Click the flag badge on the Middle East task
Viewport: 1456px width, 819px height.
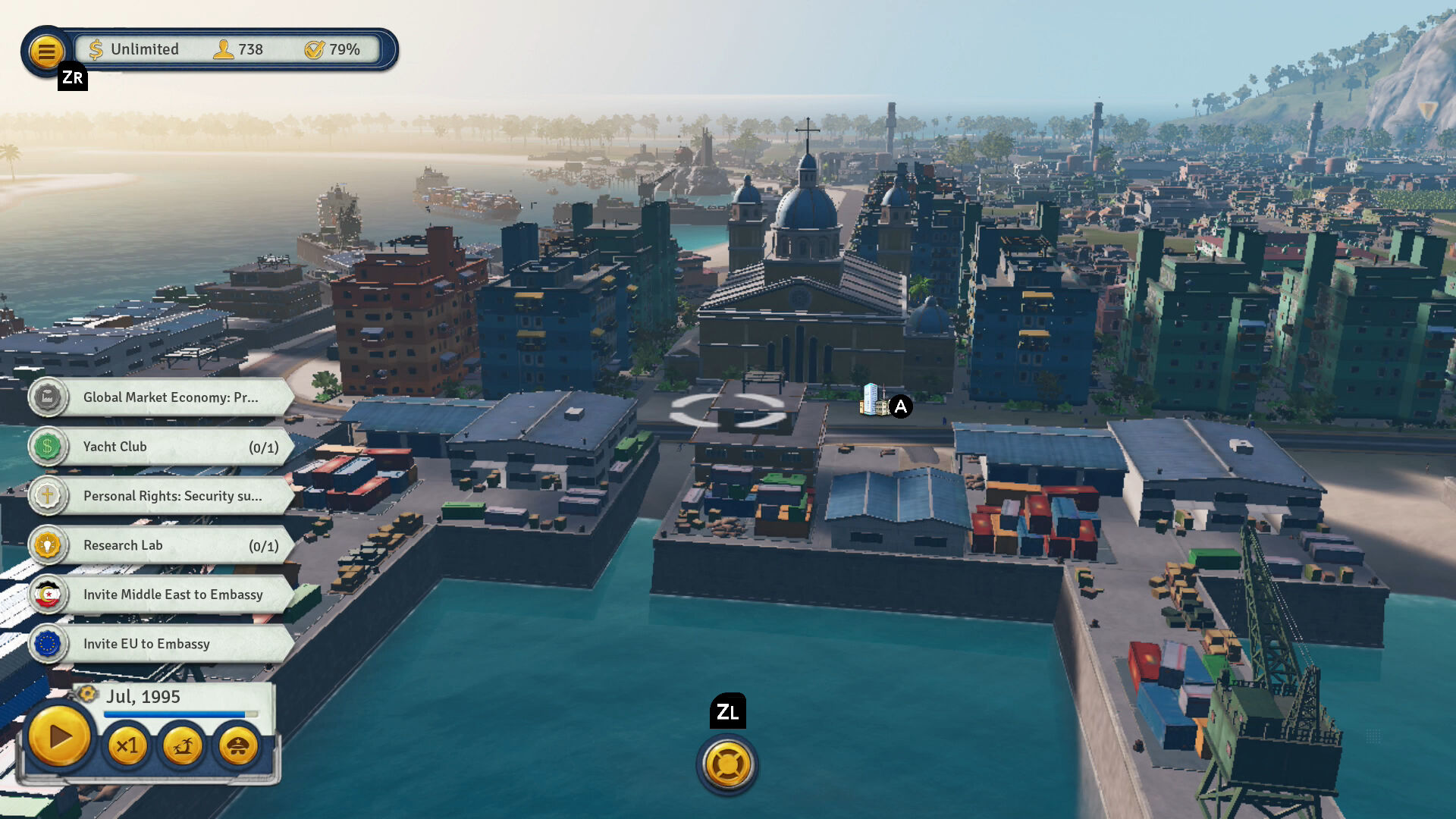click(x=47, y=595)
